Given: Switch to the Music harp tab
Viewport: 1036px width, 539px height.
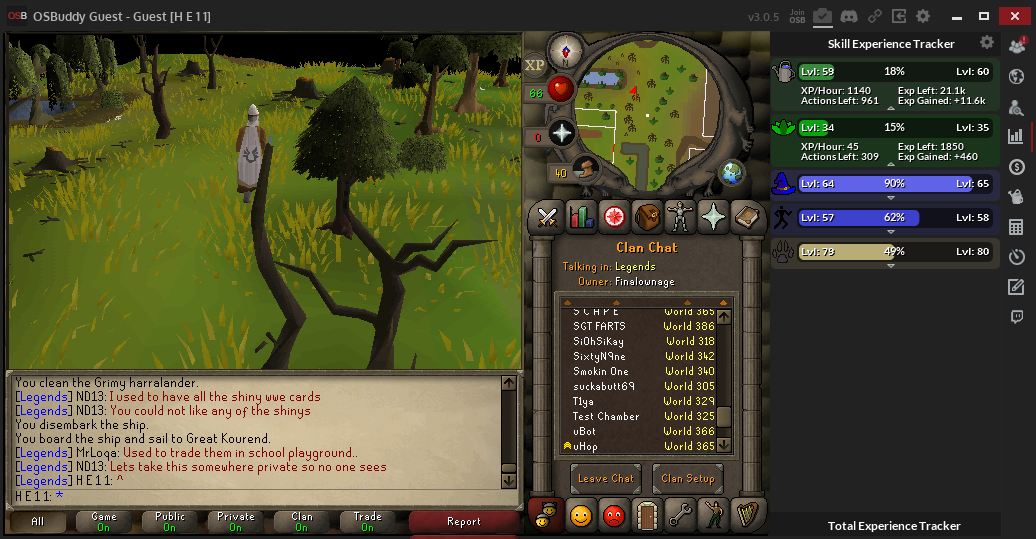Looking at the screenshot, I should pos(746,515).
